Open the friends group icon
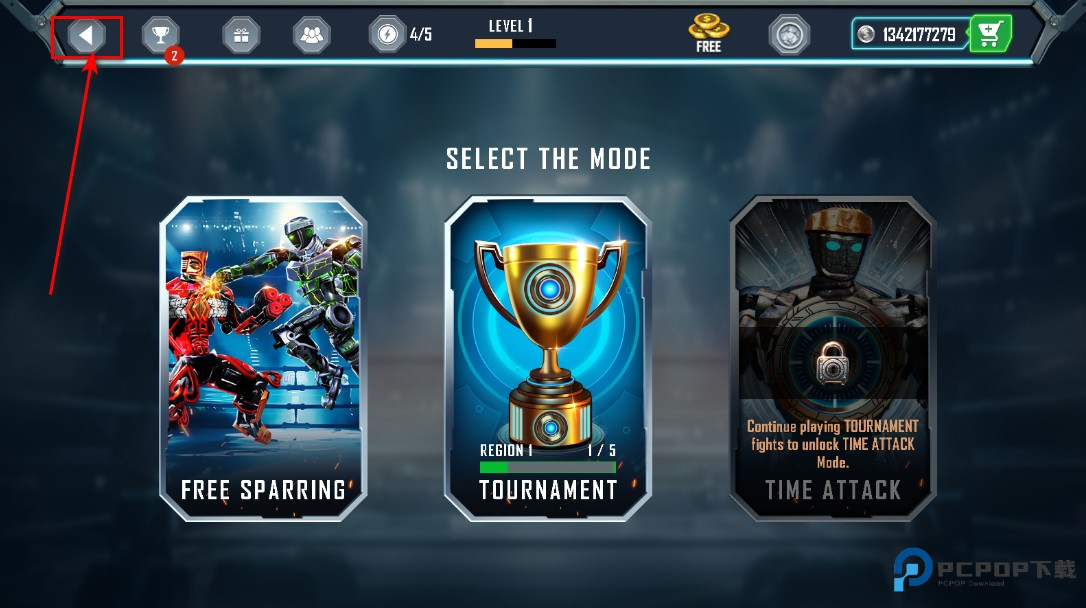Screen dimensions: 1086x608 point(311,36)
